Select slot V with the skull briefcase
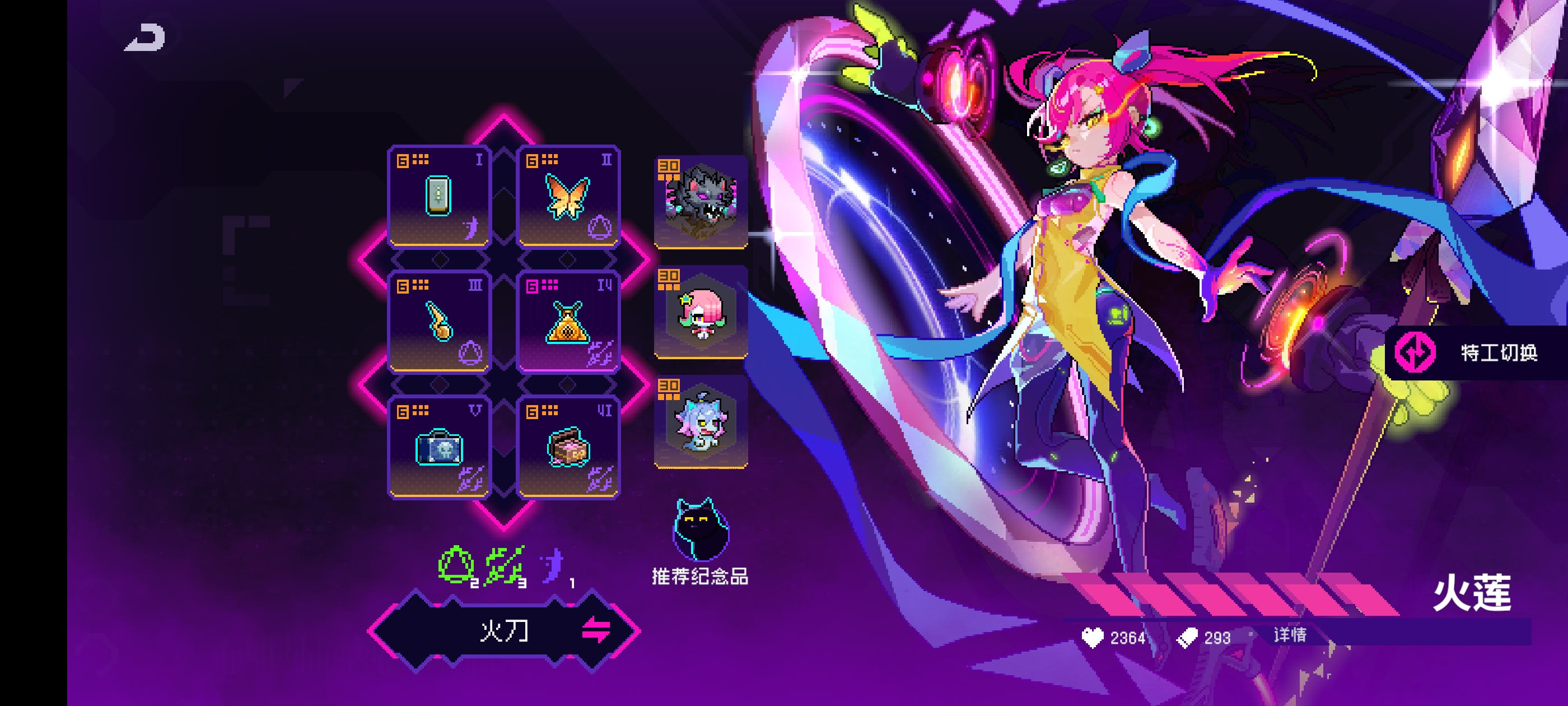 439,448
